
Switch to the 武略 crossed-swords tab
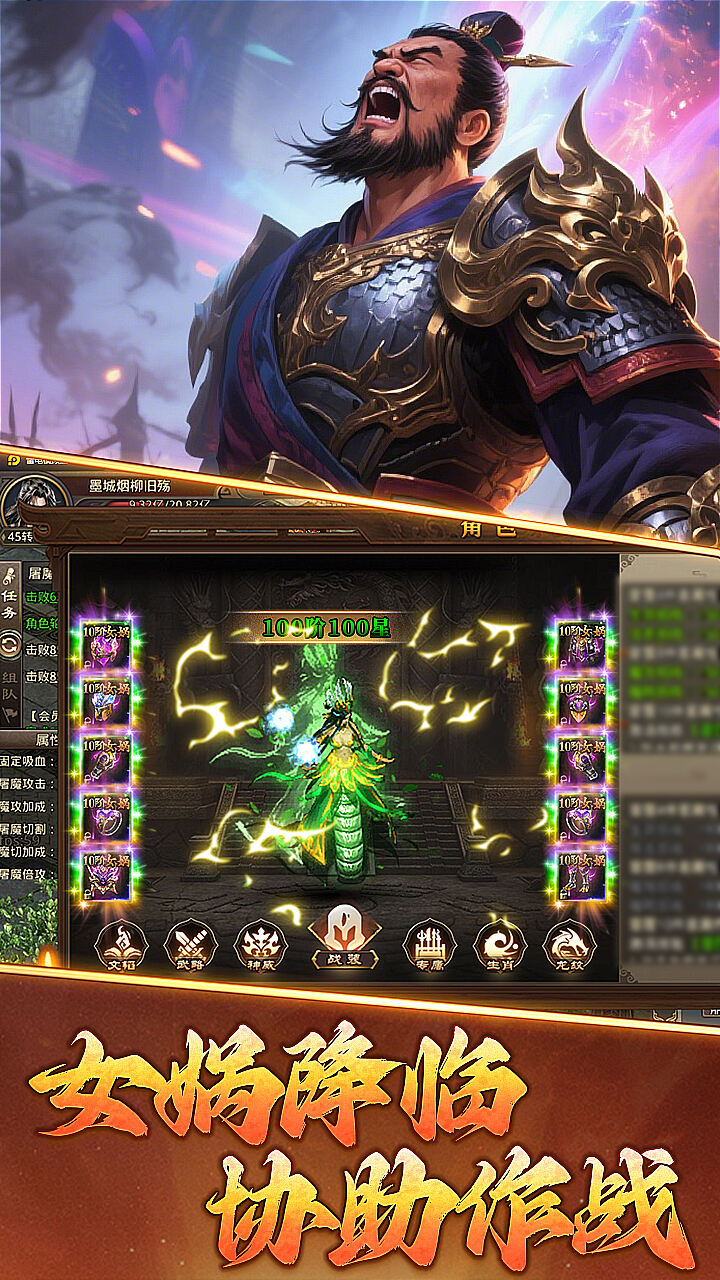click(190, 945)
